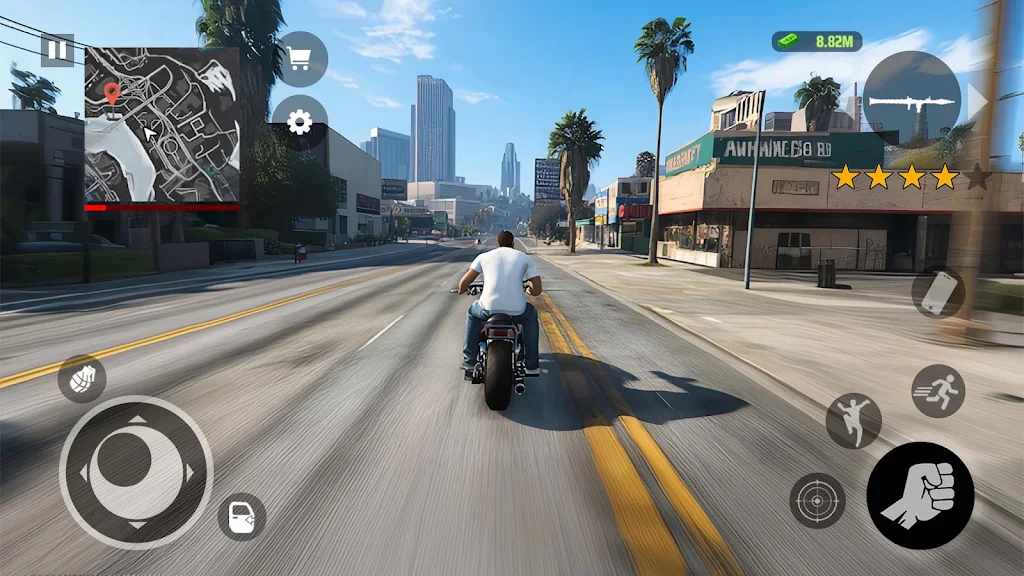Throw a grenade with grenade button

[82, 379]
